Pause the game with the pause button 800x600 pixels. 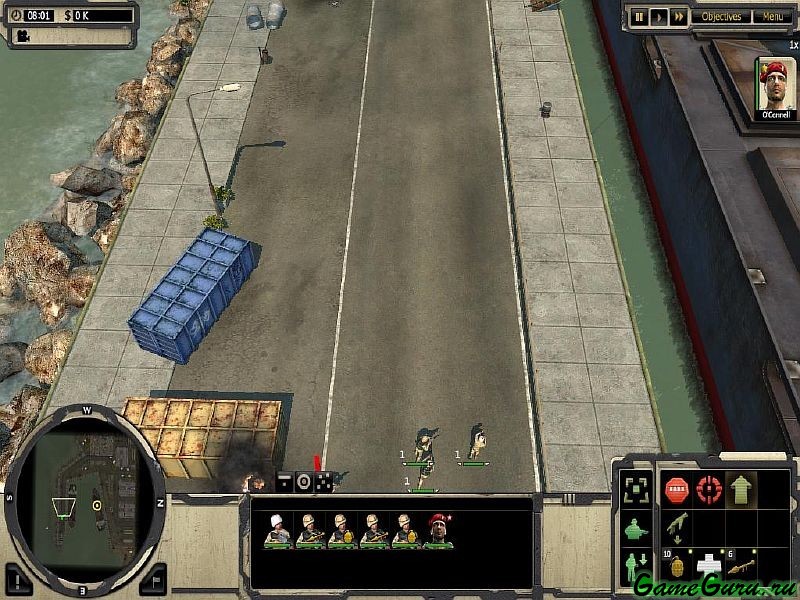tap(639, 17)
